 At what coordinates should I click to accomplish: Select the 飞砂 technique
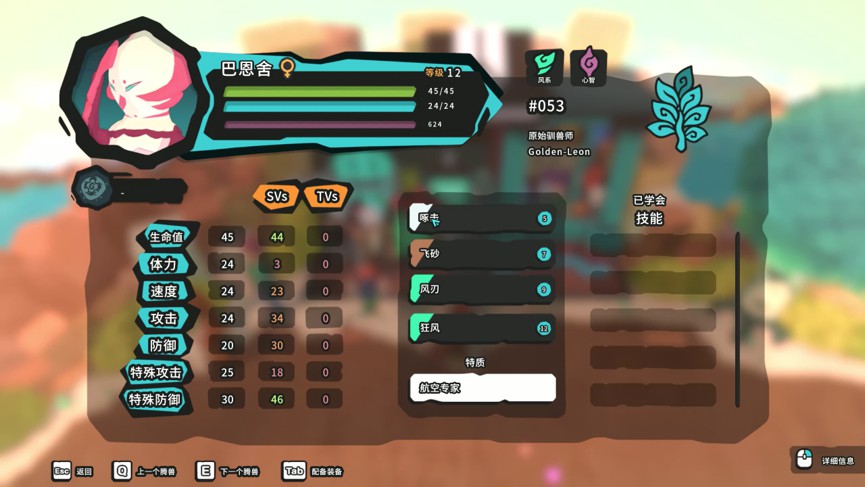[x=482, y=254]
